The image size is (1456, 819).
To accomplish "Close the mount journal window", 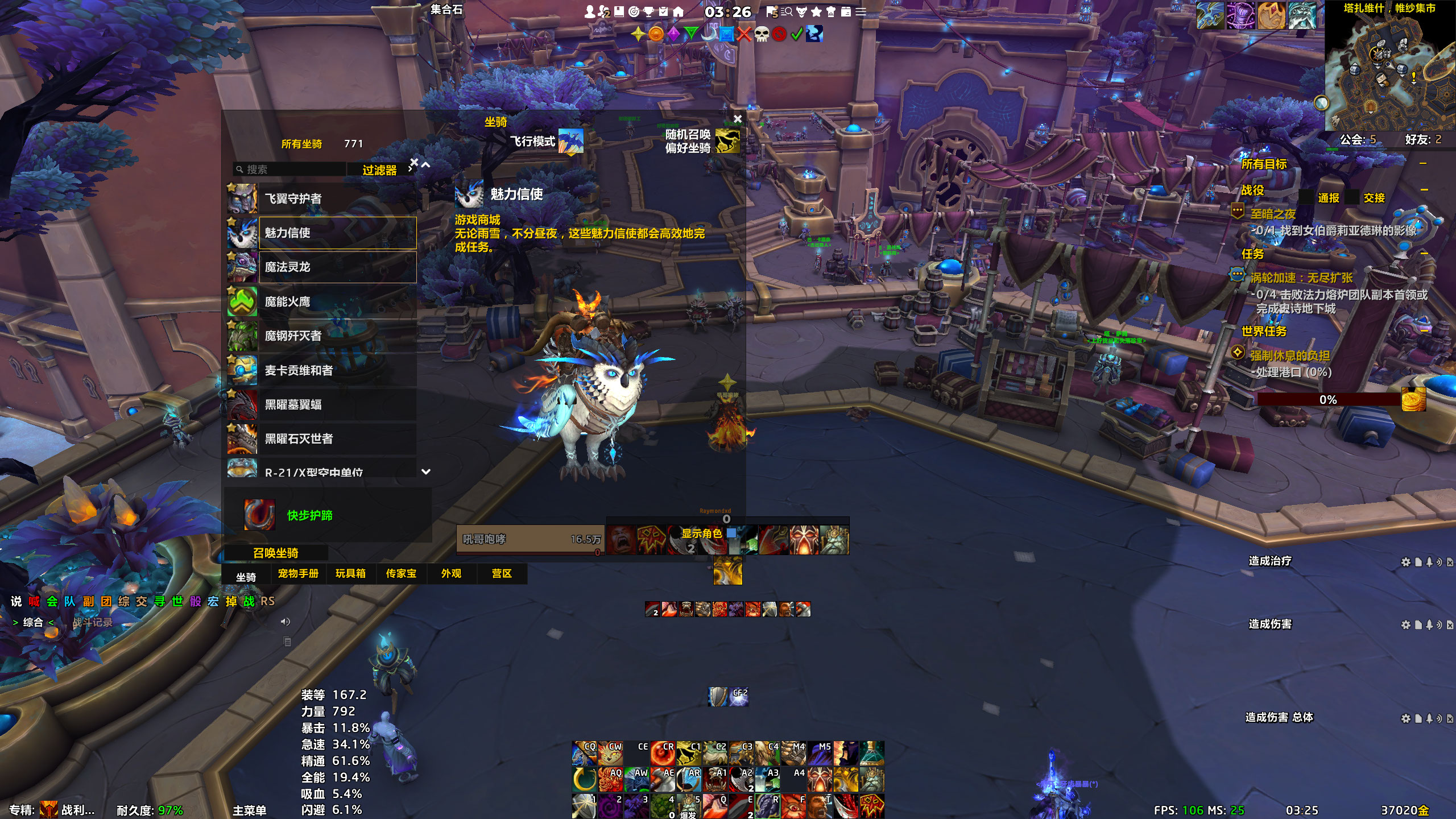I will click(x=738, y=119).
